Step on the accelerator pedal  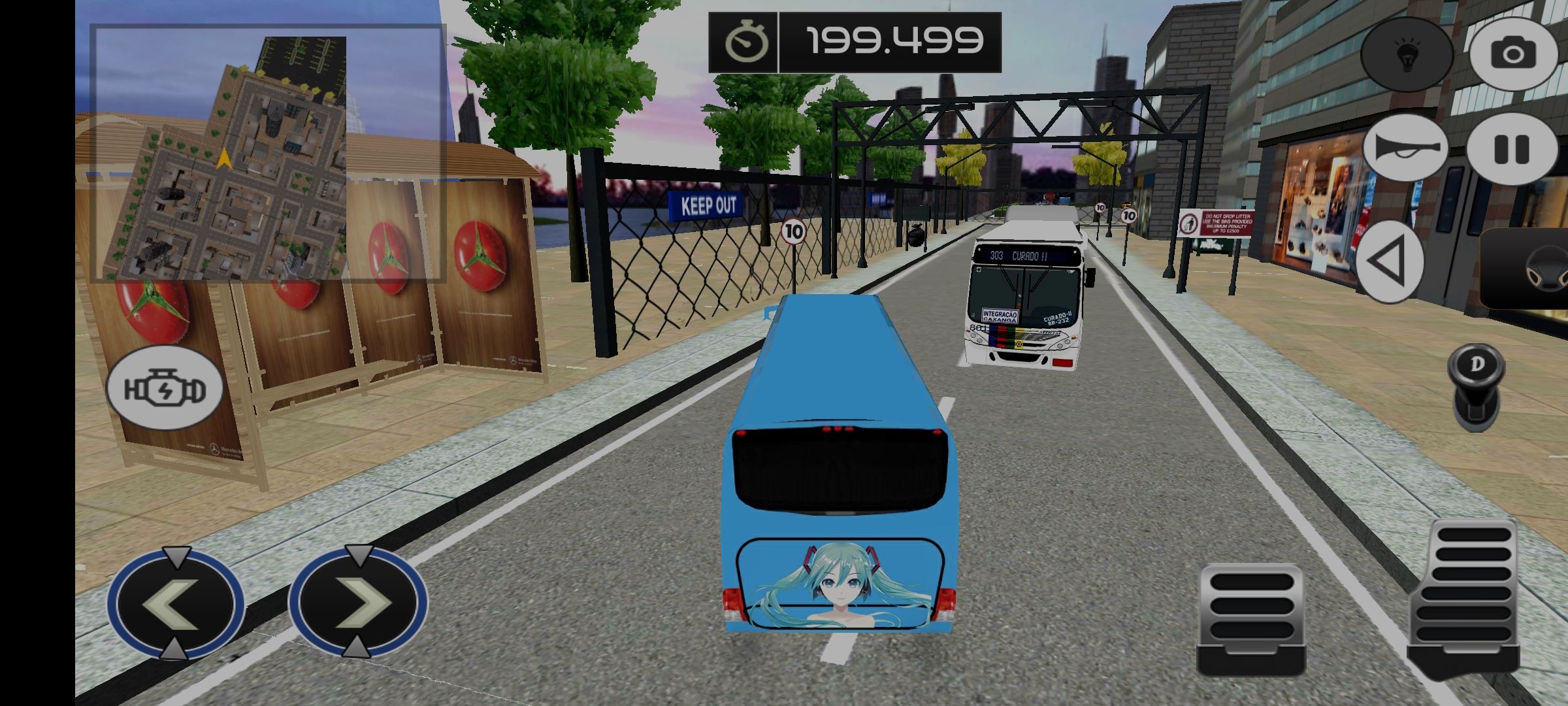[1463, 595]
